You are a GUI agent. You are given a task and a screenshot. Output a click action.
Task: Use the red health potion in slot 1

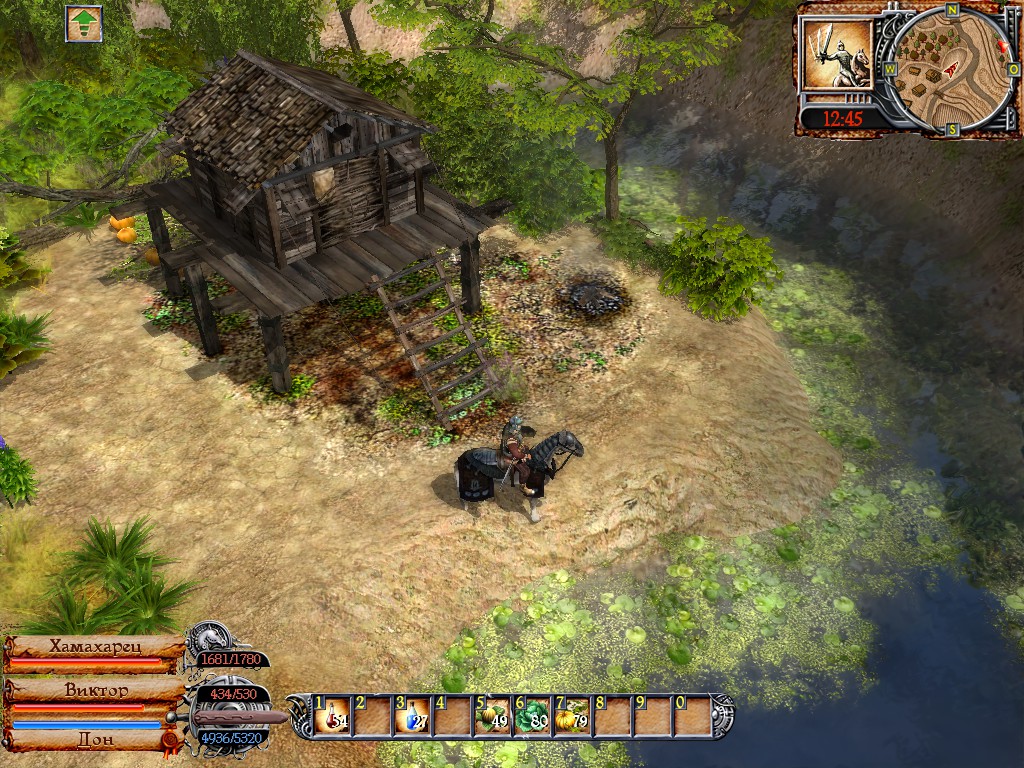(x=333, y=717)
